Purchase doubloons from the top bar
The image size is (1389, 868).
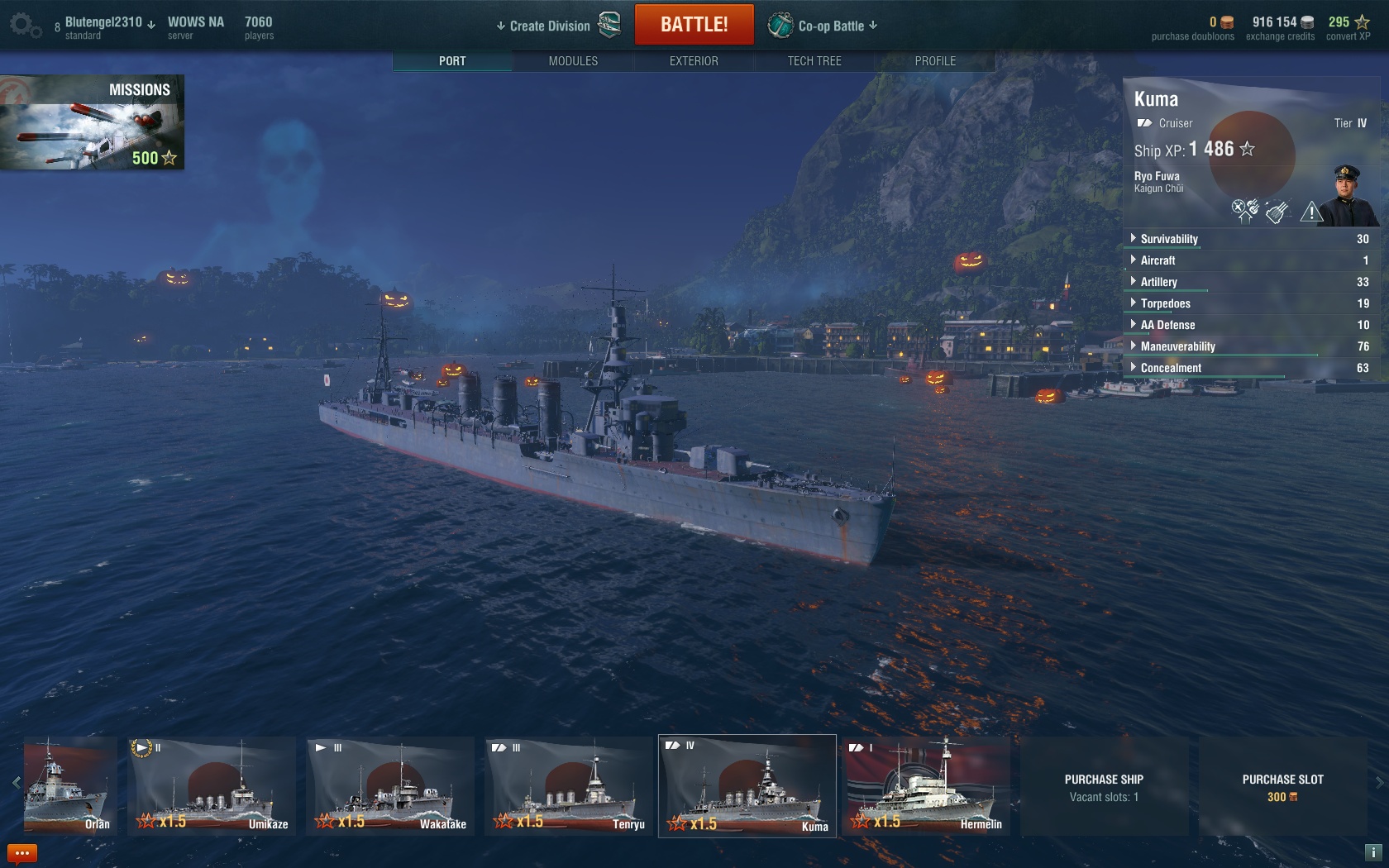(1192, 28)
